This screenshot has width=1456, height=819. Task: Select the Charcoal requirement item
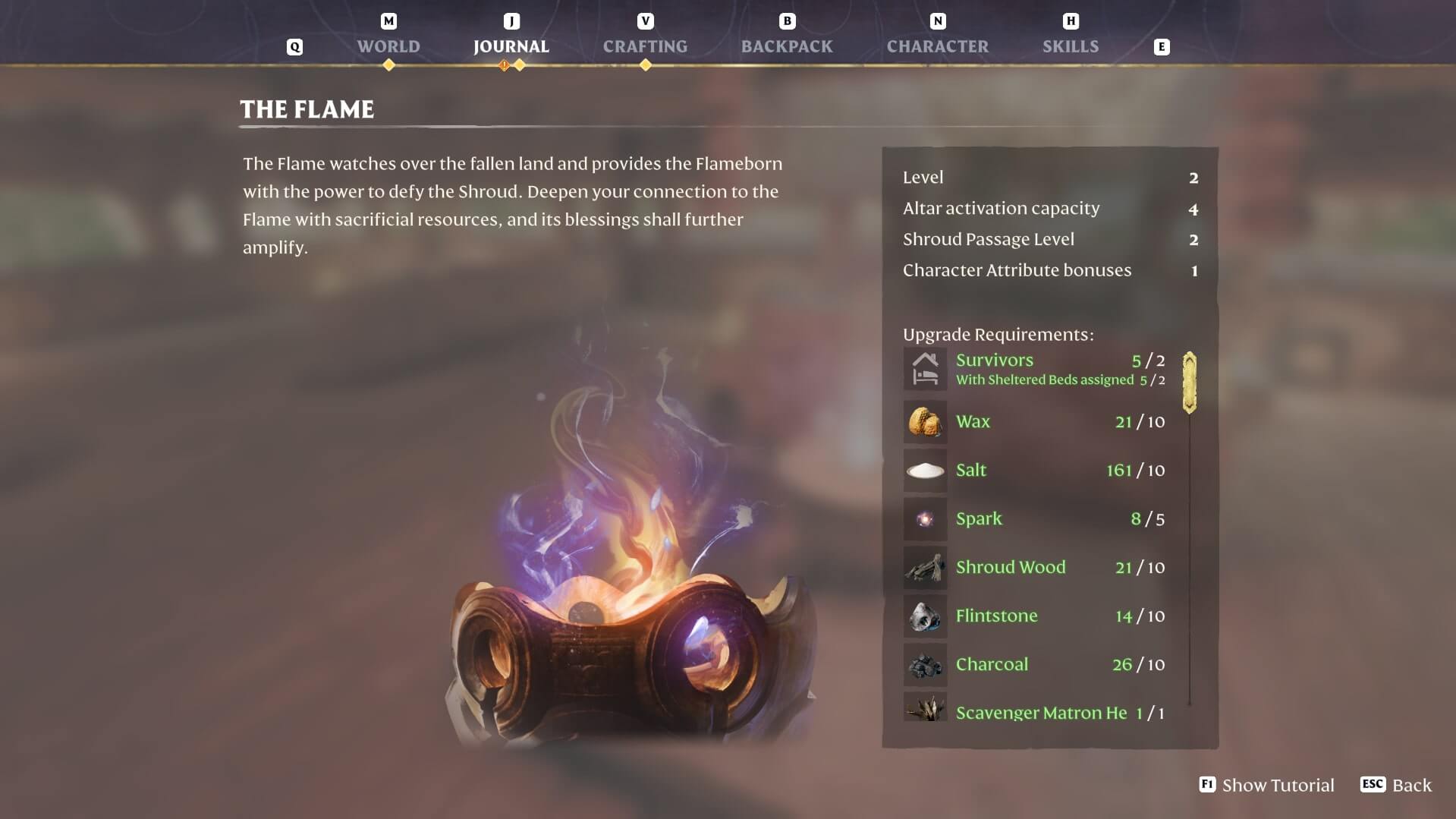(1035, 665)
